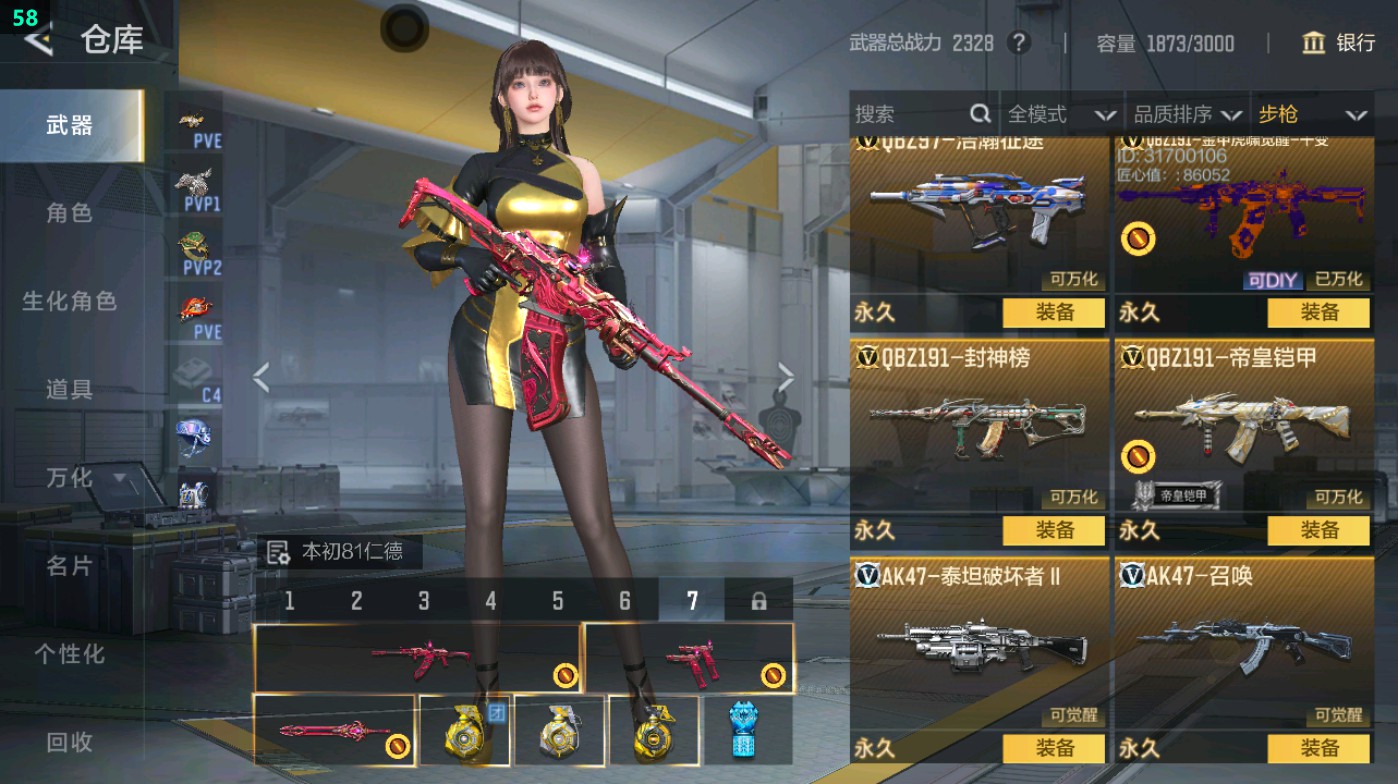Rename loadout 本初81仁德
This screenshot has height=784, width=1398.
(278, 552)
